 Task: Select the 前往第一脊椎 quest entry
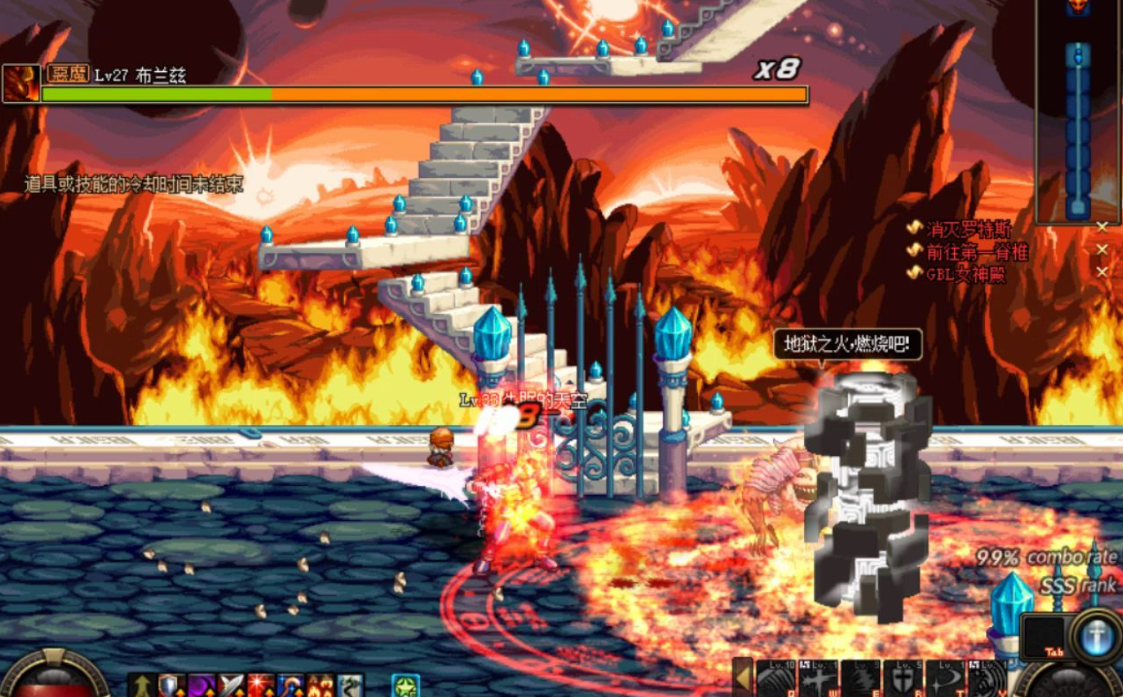pos(968,250)
